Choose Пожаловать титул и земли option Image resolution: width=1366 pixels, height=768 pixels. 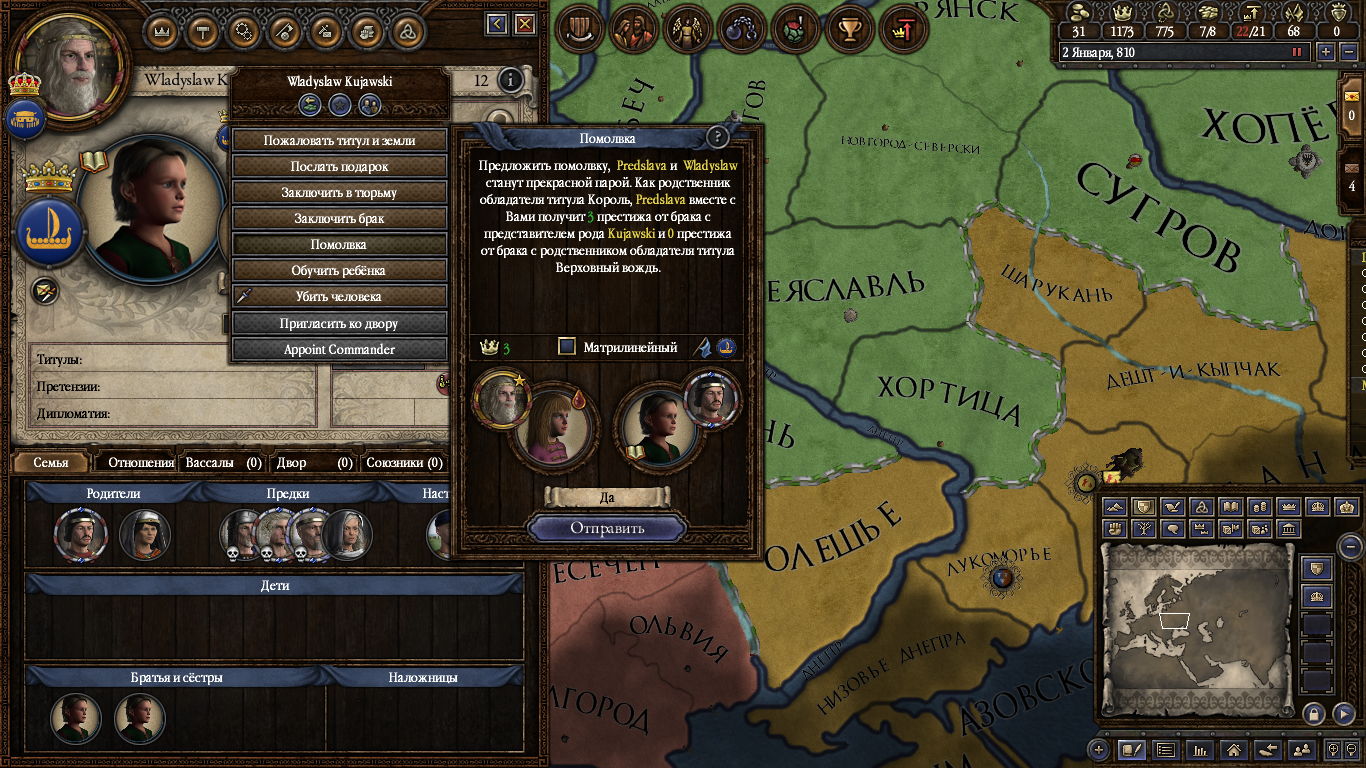[339, 141]
